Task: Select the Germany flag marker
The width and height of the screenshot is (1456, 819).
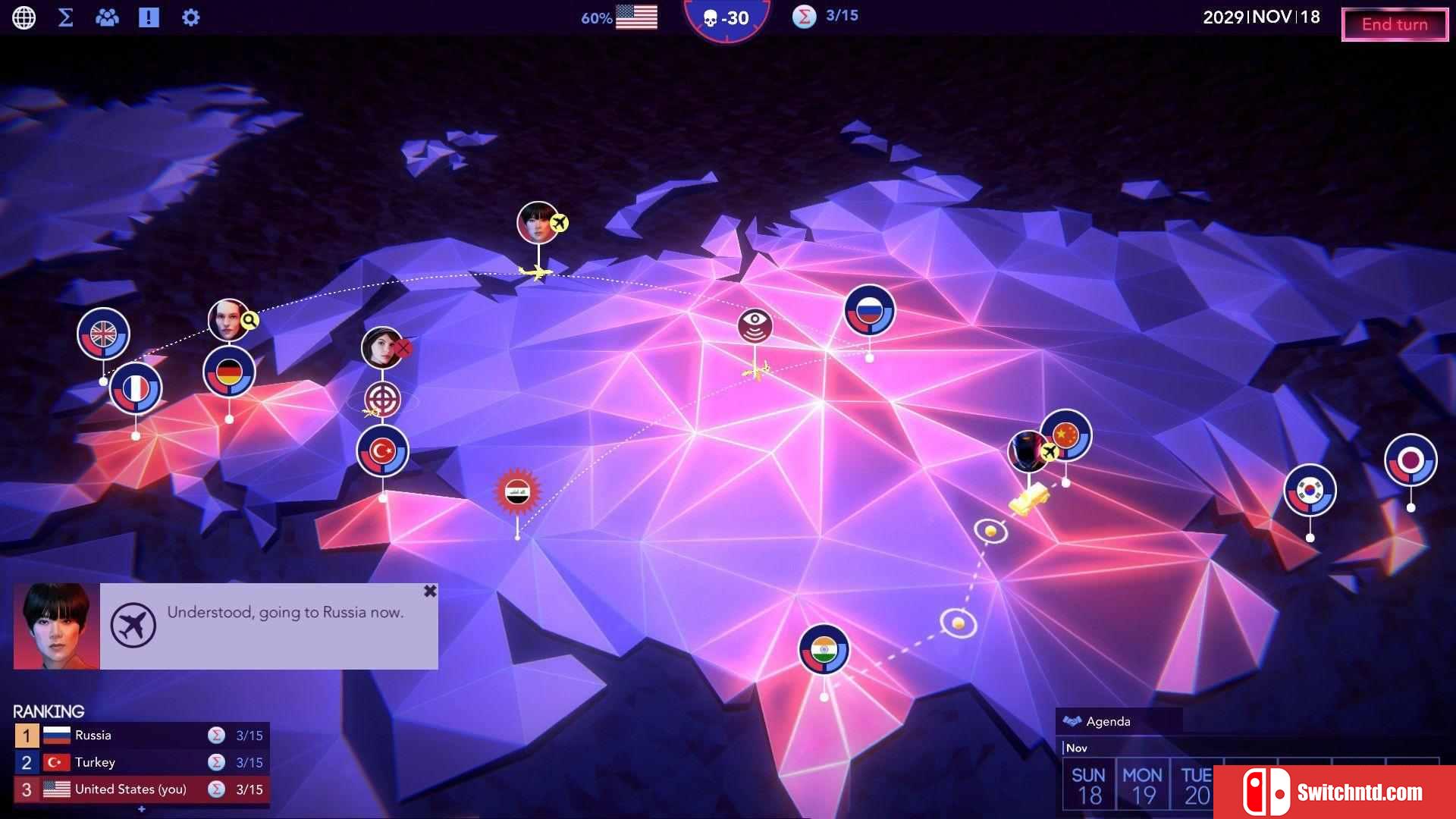Action: pos(229,372)
